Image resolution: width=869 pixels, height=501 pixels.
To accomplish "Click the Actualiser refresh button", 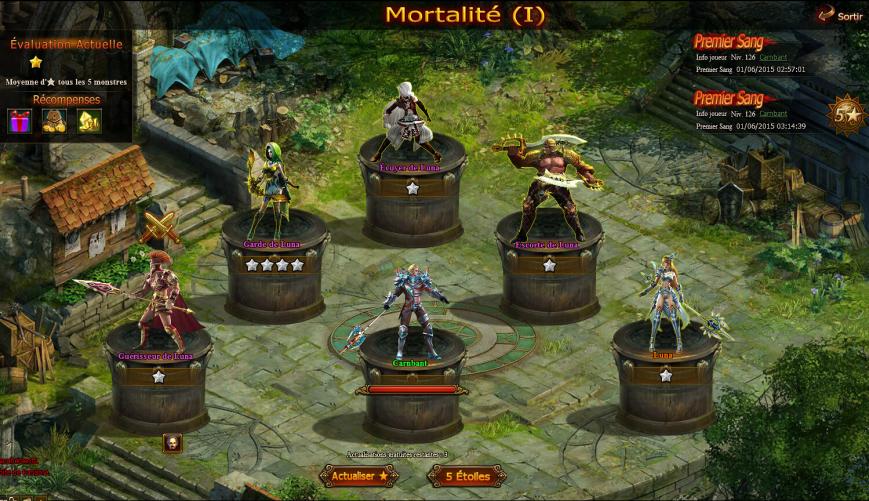I will click(x=358, y=476).
